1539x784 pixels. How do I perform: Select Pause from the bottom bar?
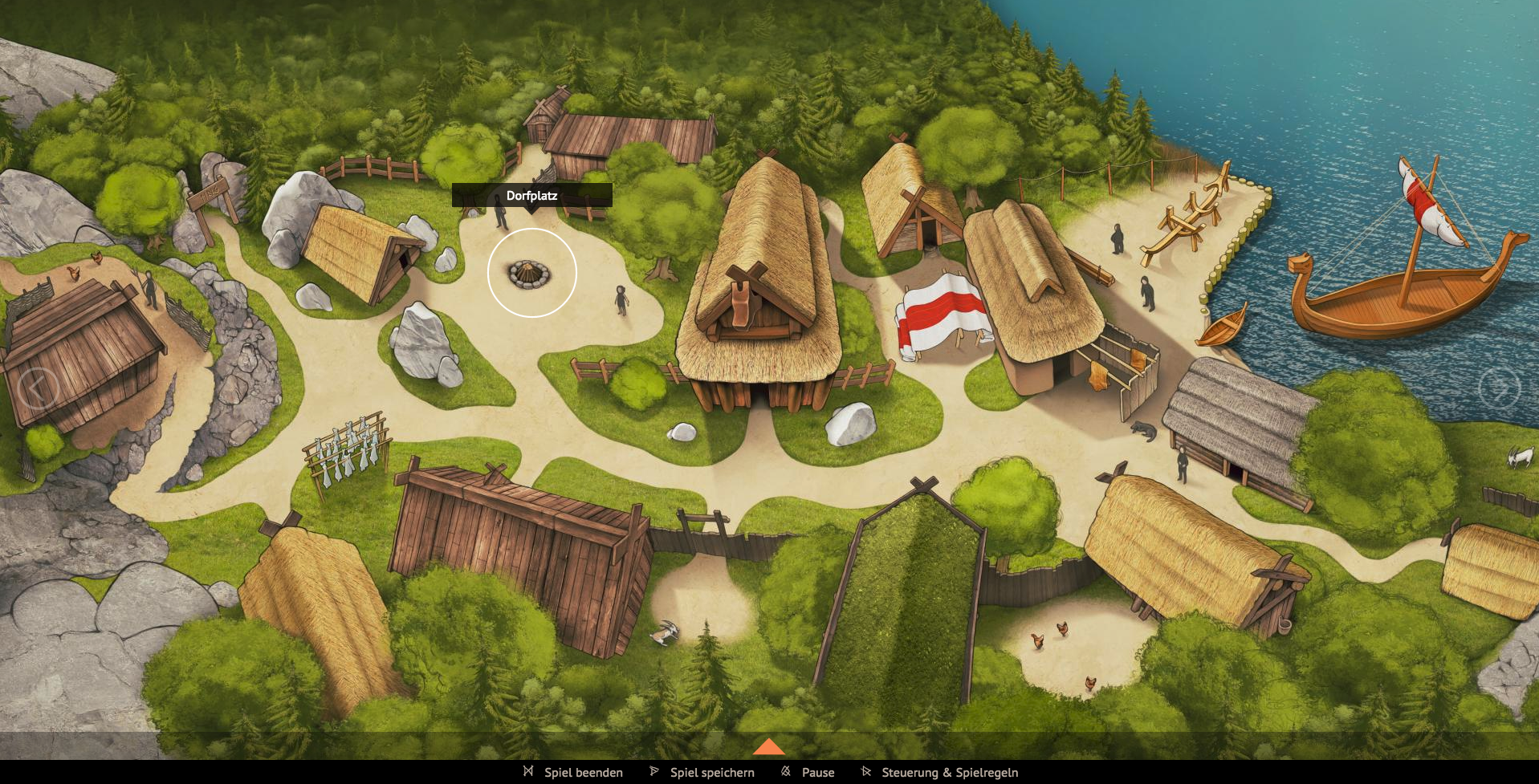818,772
